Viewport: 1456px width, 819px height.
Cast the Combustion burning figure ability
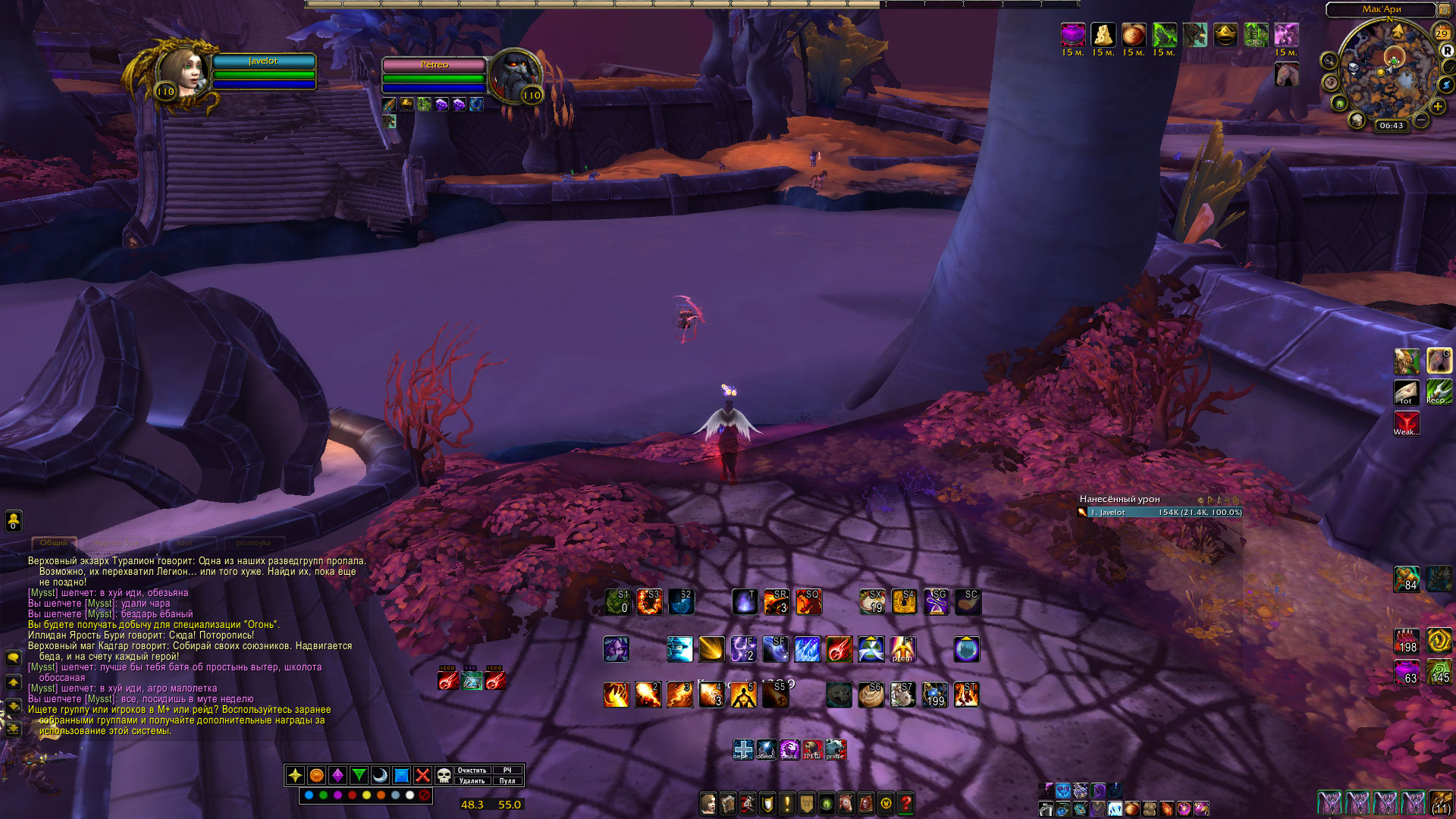coord(743,695)
